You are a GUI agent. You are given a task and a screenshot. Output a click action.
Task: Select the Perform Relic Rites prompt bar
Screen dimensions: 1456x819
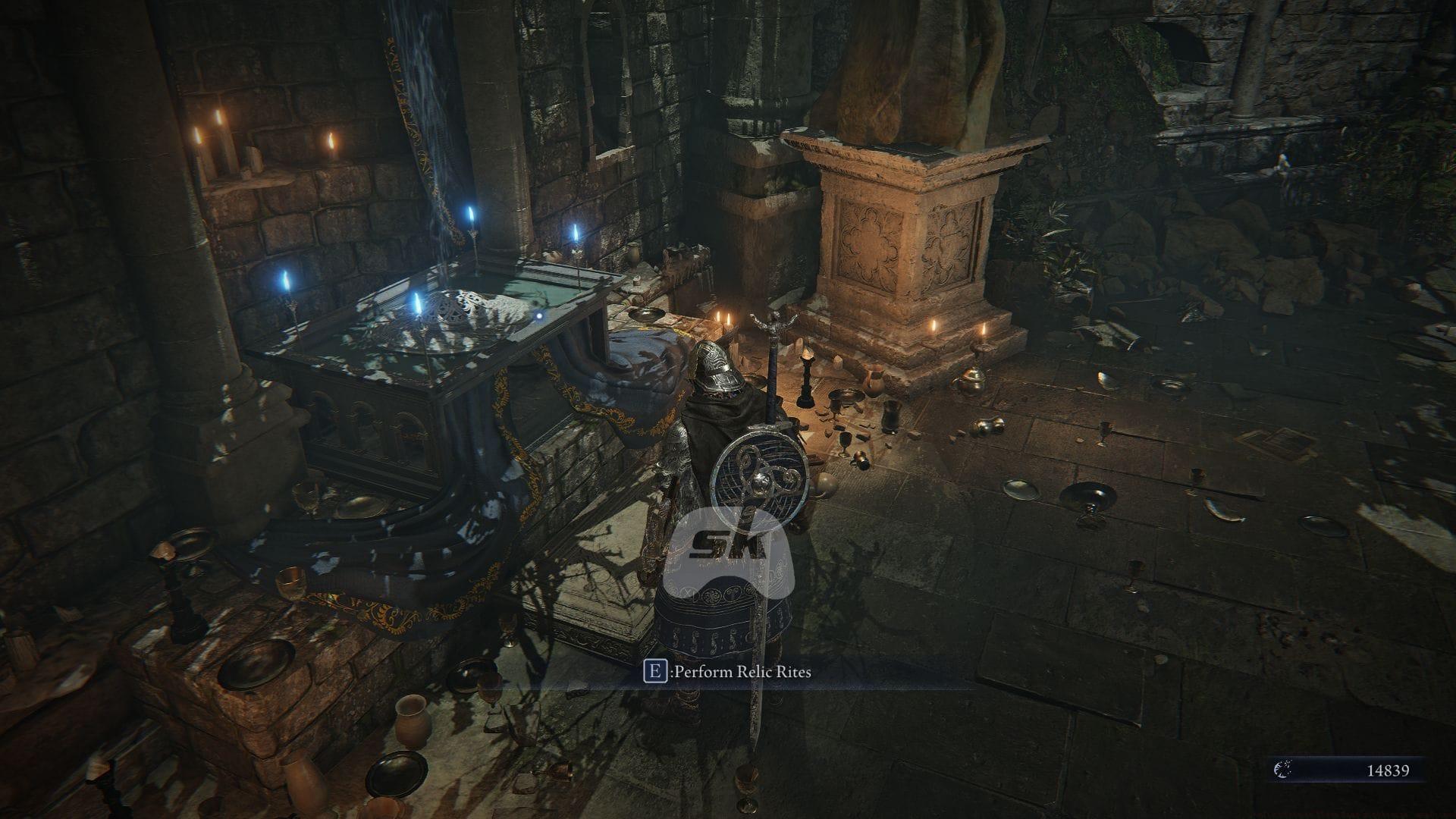(728, 671)
